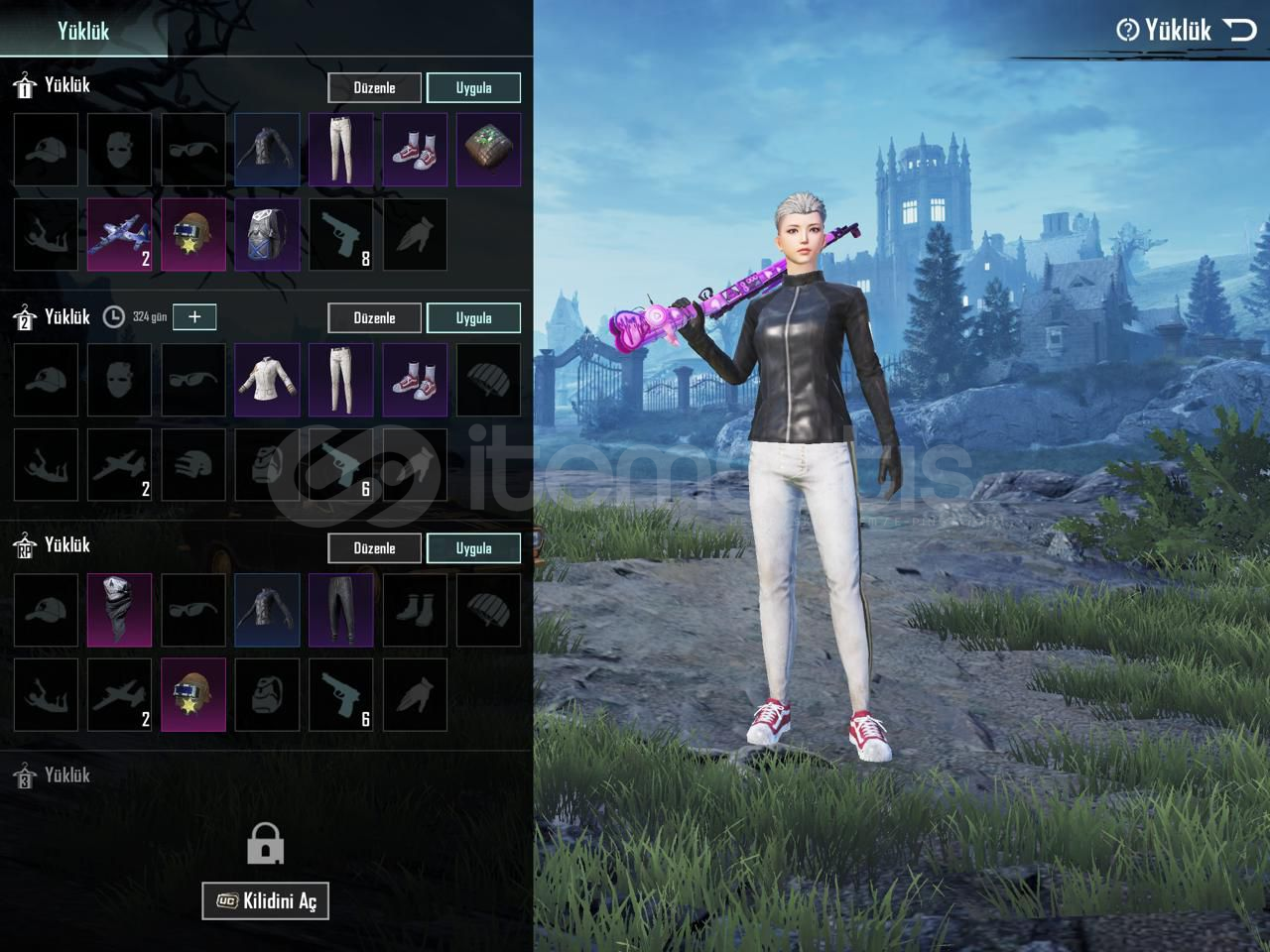Choose the grey backpack skin slot

coord(267,235)
